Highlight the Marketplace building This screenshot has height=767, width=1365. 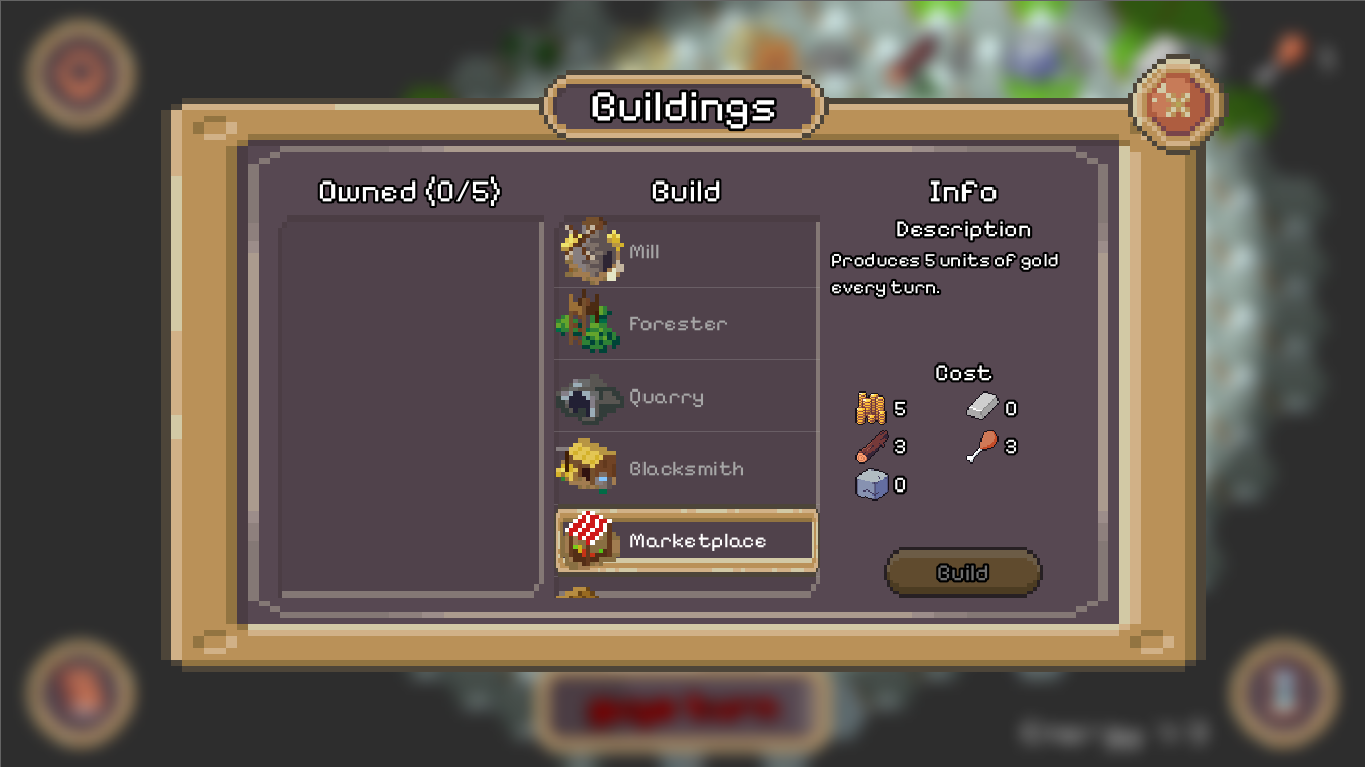[687, 541]
